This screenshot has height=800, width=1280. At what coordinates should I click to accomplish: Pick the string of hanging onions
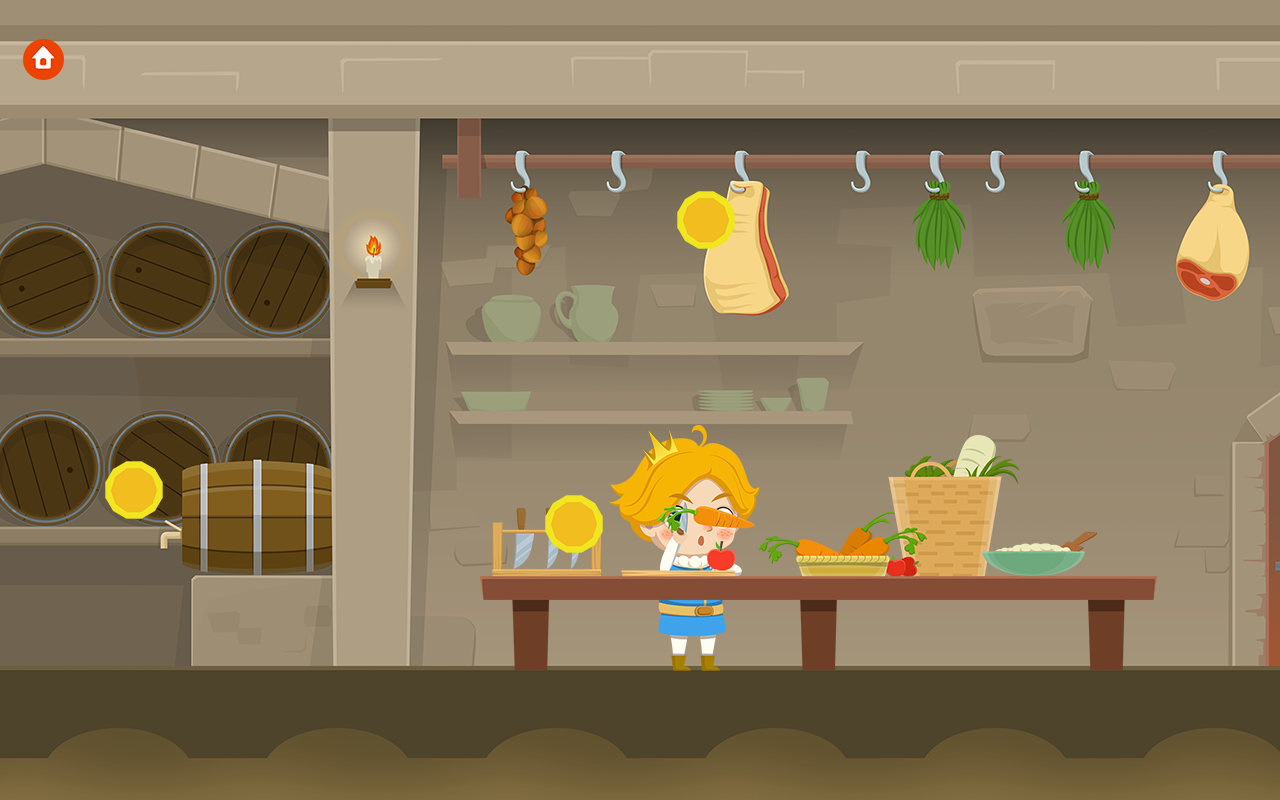pyautogui.click(x=527, y=230)
